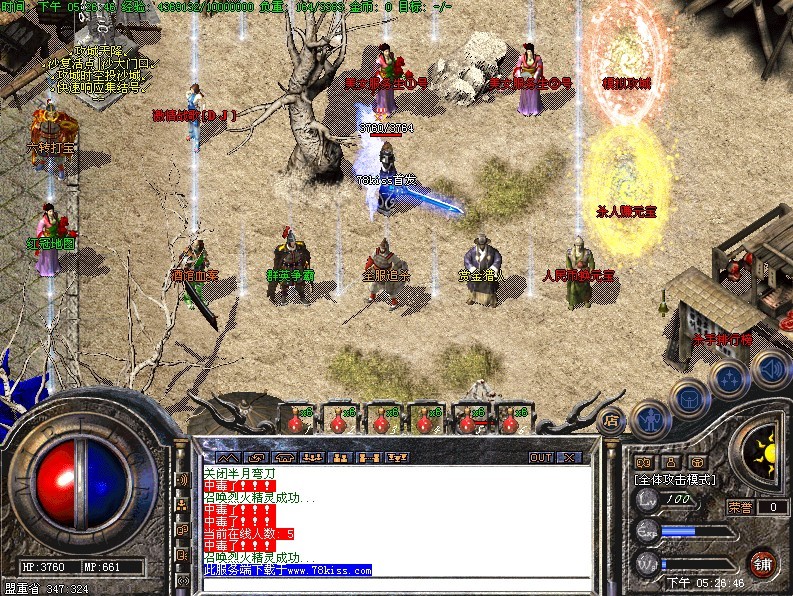
Task: Toggle sound with the speaker button
Action: point(770,366)
